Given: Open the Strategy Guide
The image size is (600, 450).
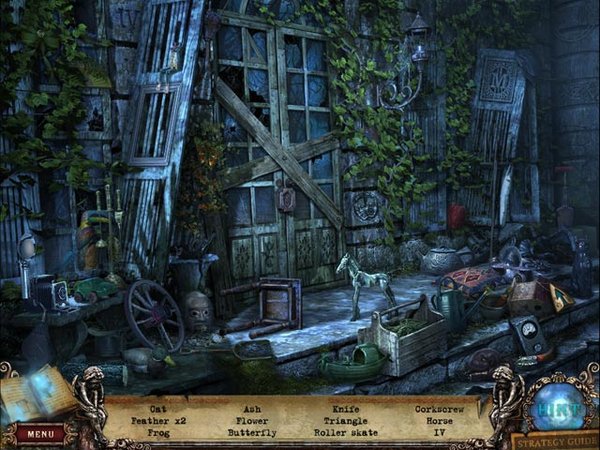Looking at the screenshot, I should 556,440.
